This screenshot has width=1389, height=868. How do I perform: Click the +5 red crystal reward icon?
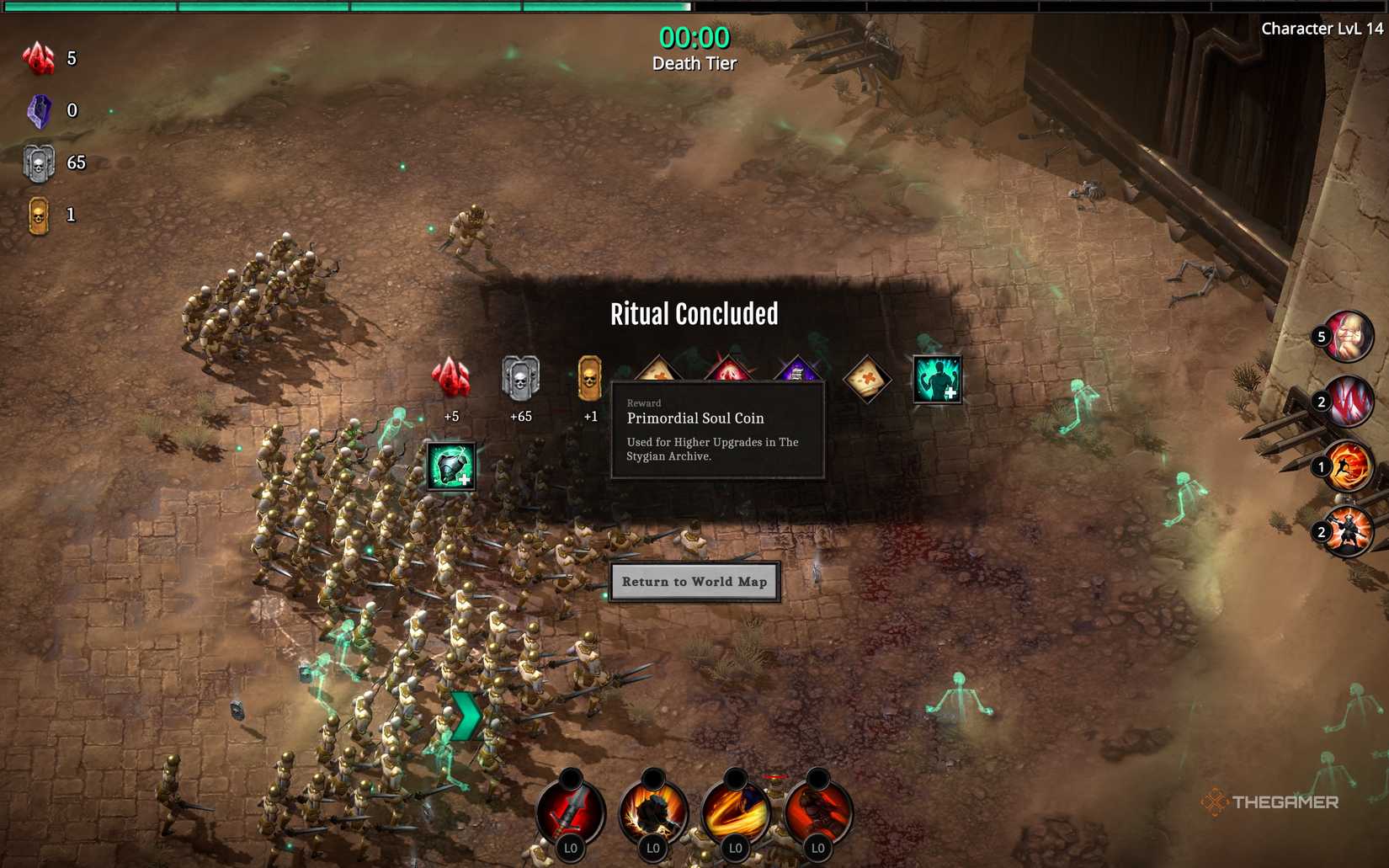450,380
